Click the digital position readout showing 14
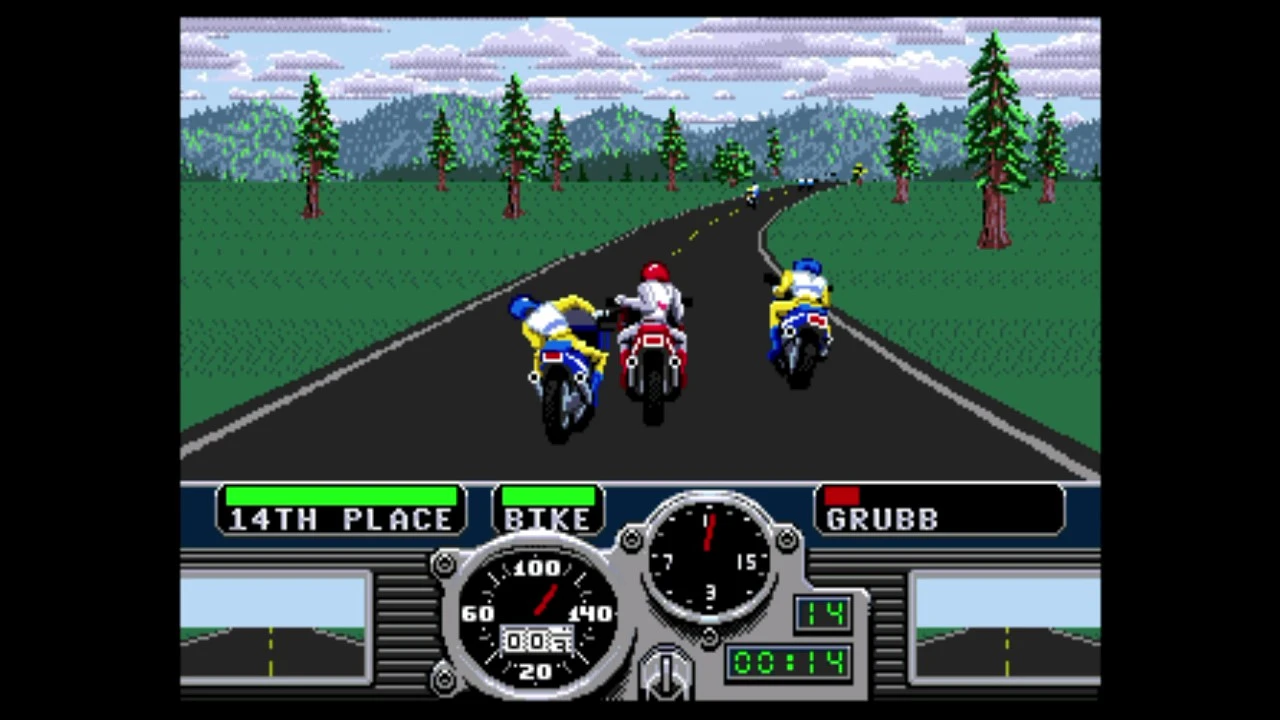 pyautogui.click(x=822, y=614)
